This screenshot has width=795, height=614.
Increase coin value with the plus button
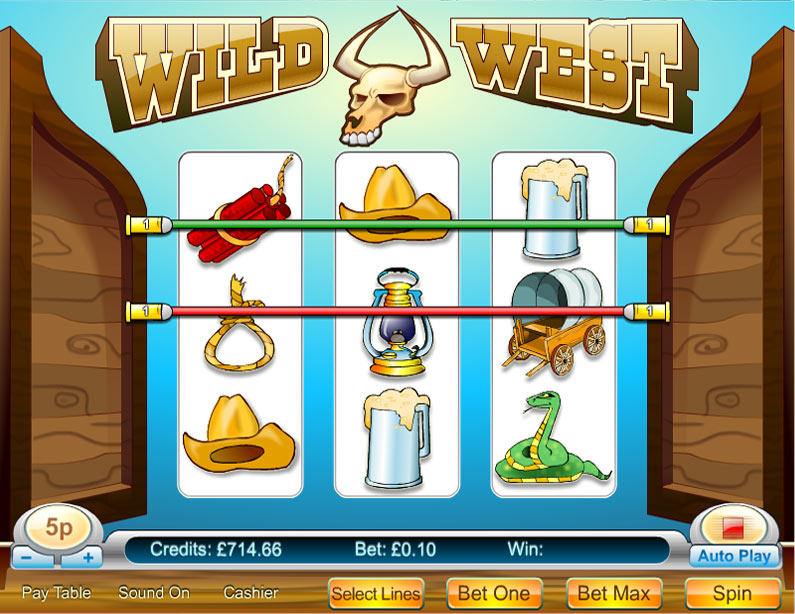pos(88,558)
